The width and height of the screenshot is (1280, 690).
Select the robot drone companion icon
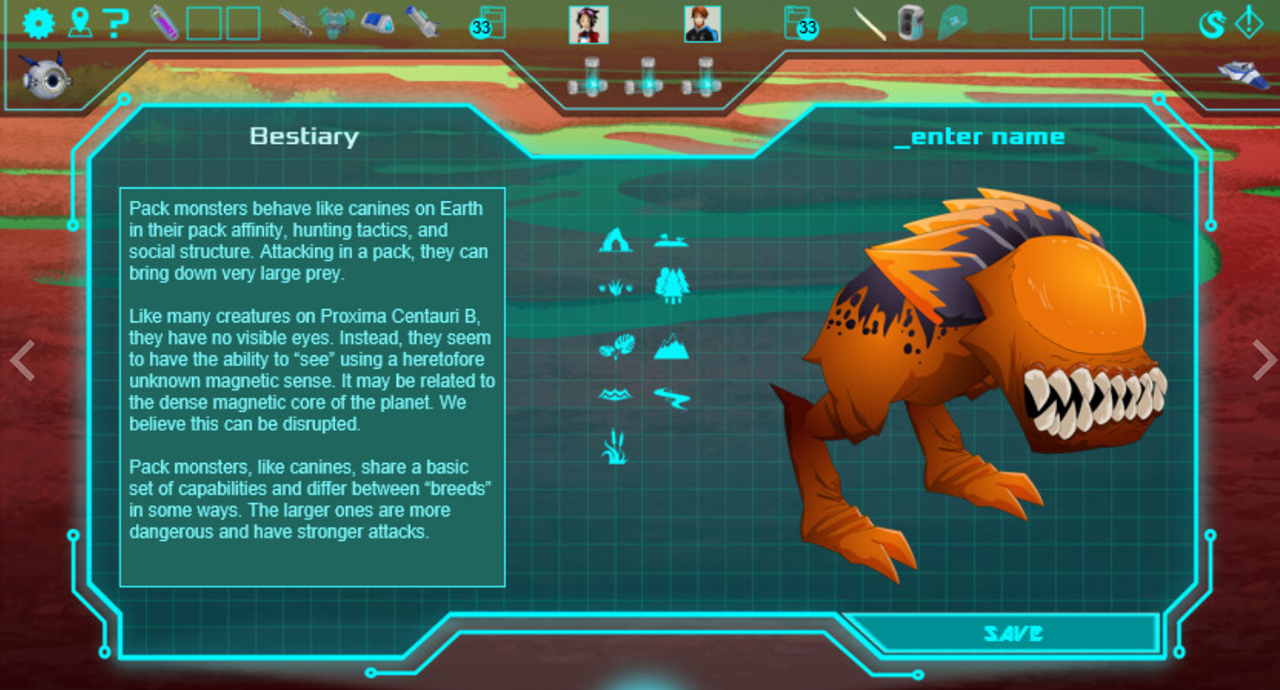(46, 76)
